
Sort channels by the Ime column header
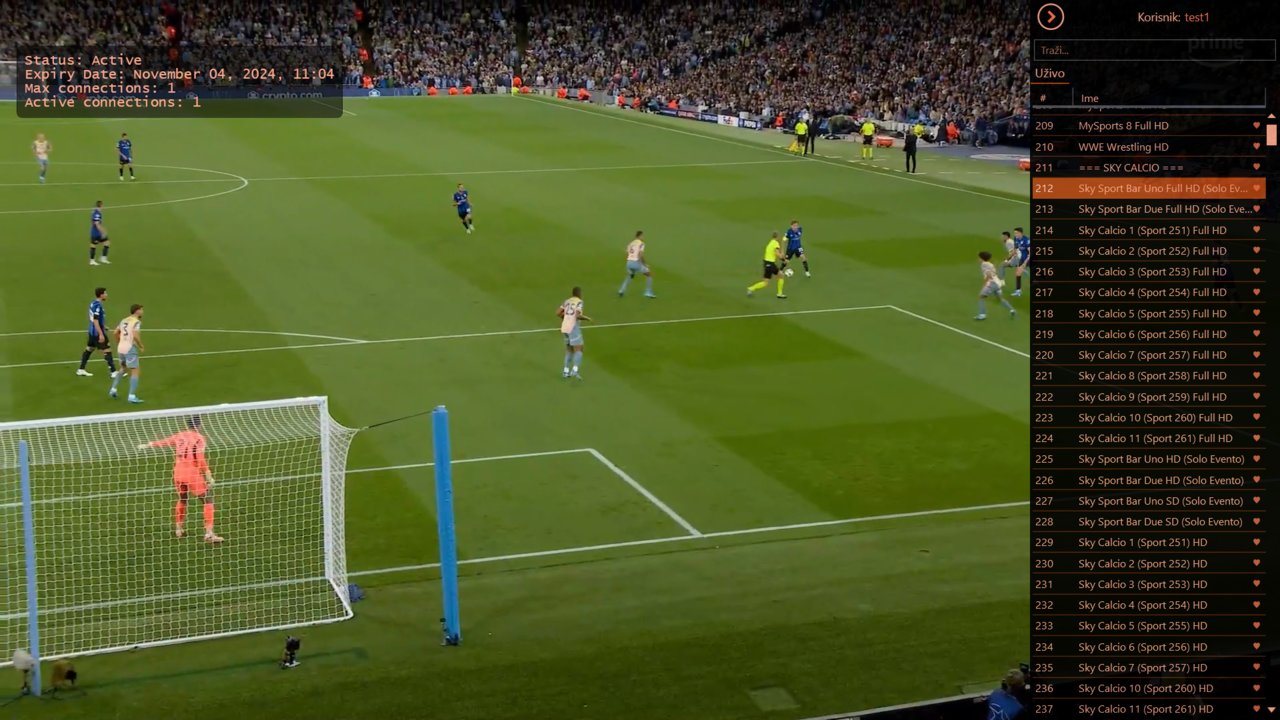(x=1089, y=98)
